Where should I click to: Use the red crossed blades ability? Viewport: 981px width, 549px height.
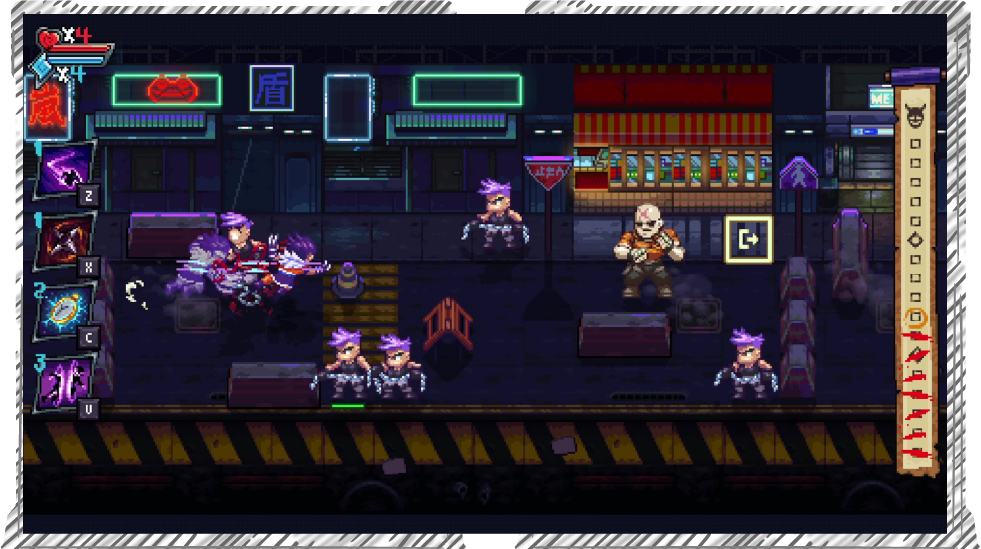66,242
